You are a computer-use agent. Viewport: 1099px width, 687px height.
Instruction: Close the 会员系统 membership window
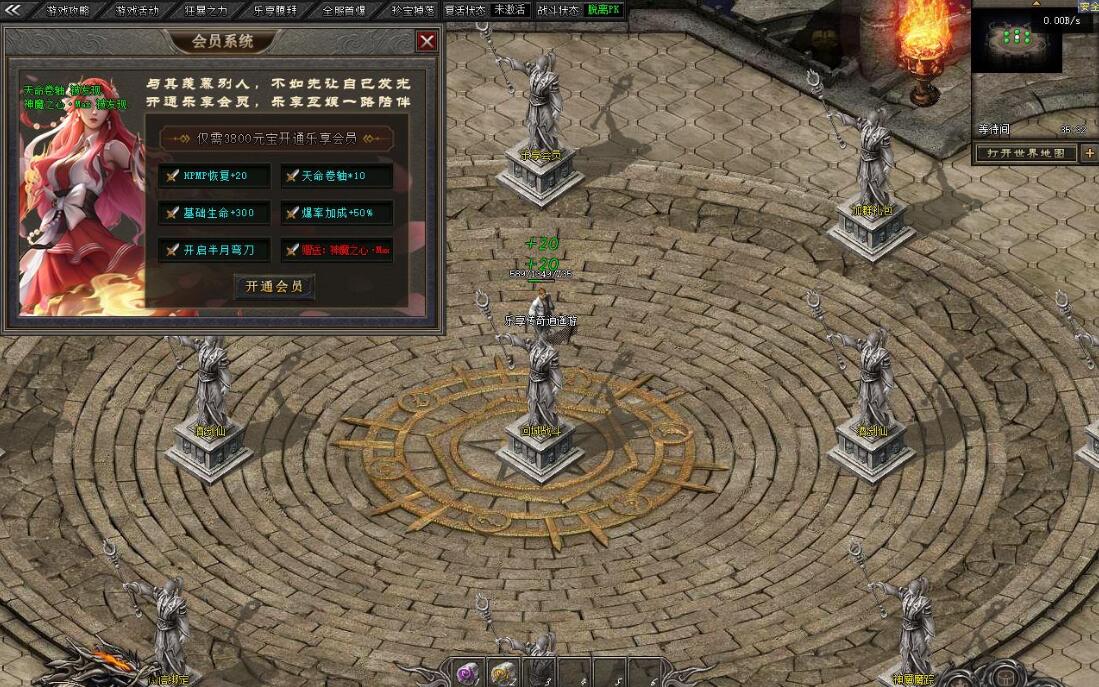427,41
